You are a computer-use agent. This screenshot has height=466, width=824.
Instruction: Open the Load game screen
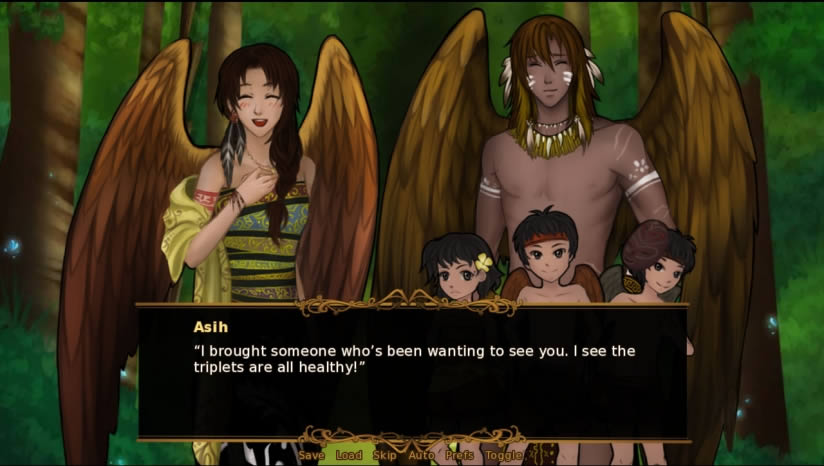click(x=349, y=456)
